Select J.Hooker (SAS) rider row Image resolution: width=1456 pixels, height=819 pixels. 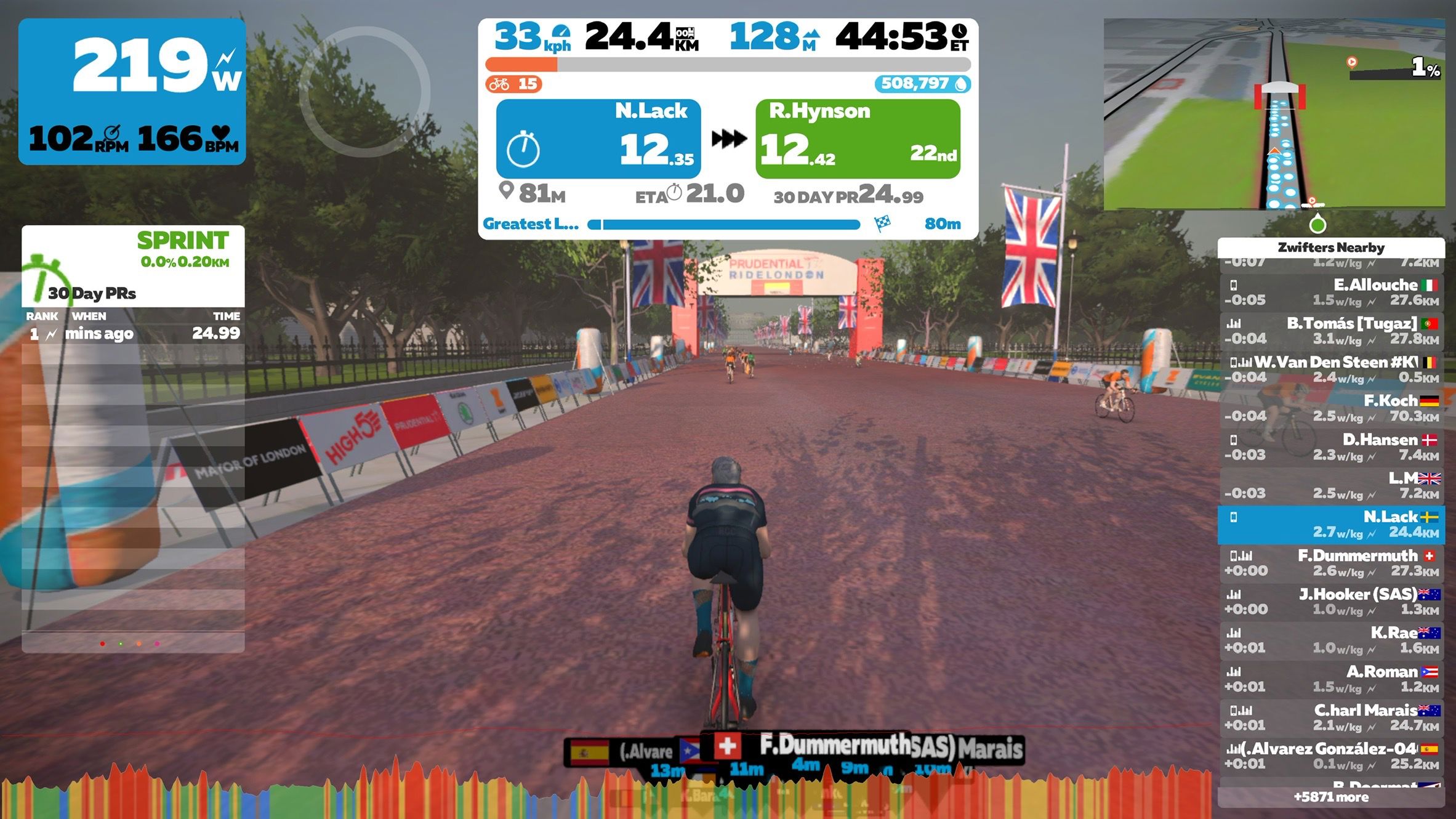click(1331, 602)
